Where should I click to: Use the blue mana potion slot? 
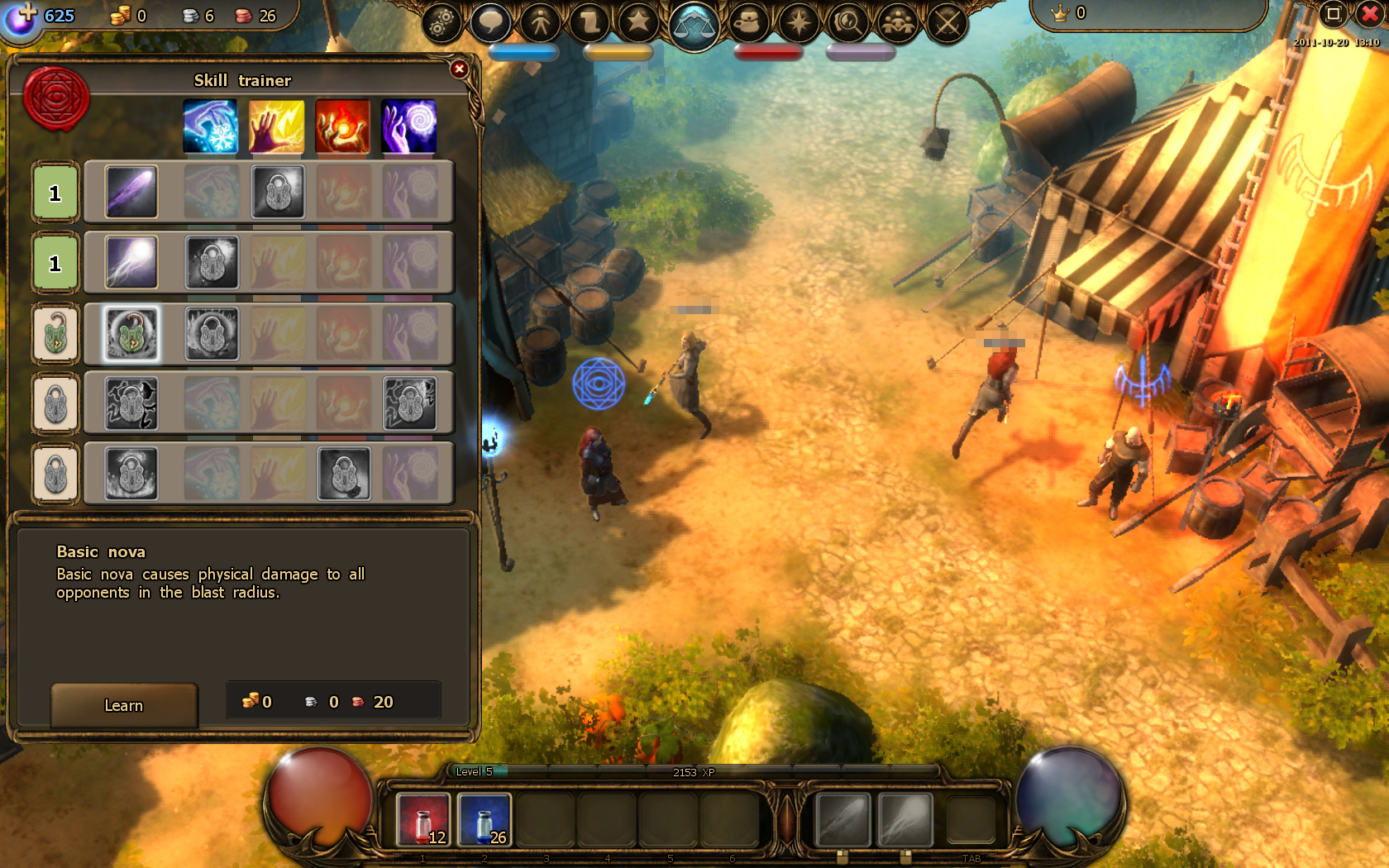tap(484, 820)
